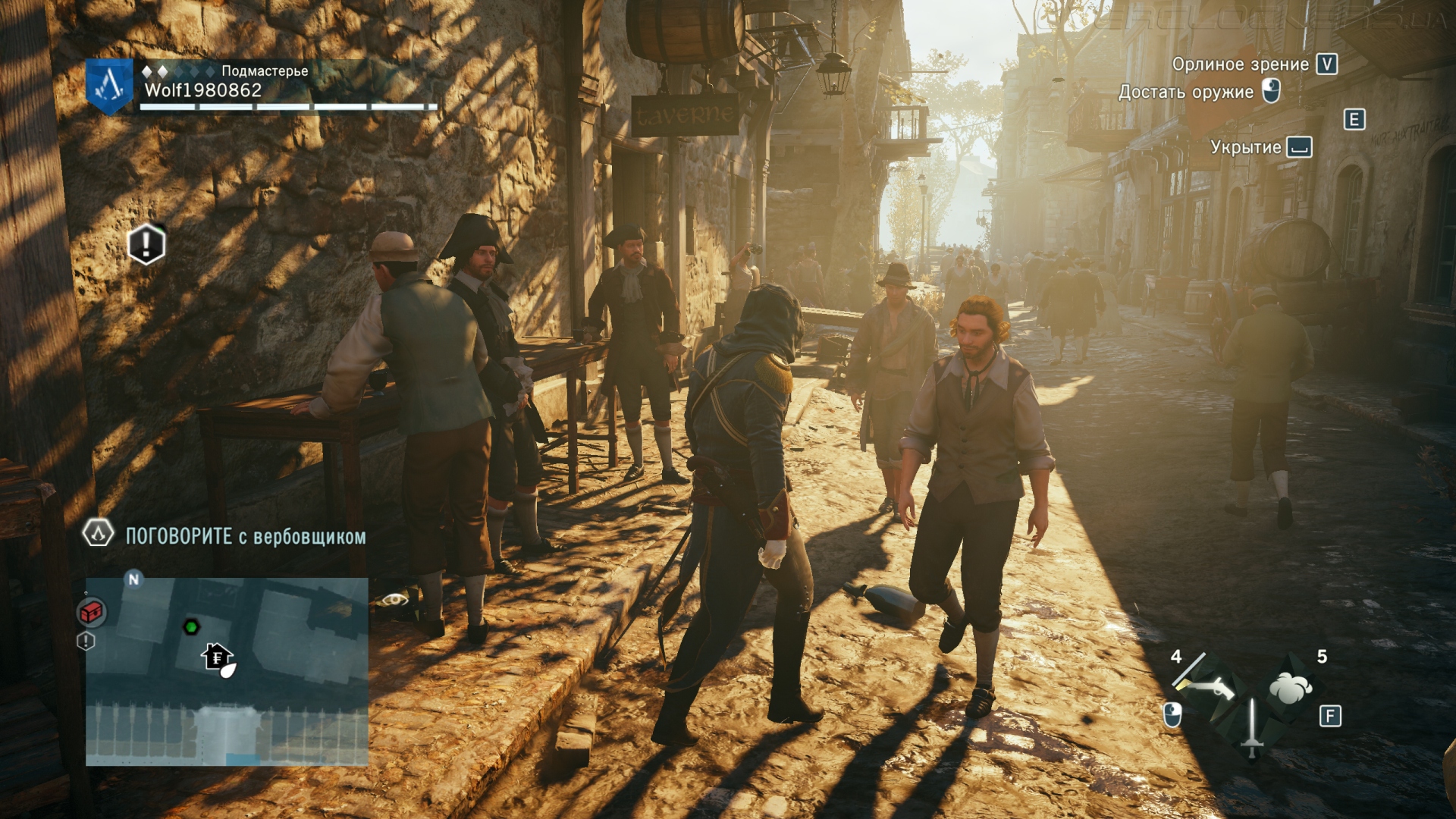Screen dimensions: 1456x819
Task: Select the house icon on the minimap
Action: point(217,656)
